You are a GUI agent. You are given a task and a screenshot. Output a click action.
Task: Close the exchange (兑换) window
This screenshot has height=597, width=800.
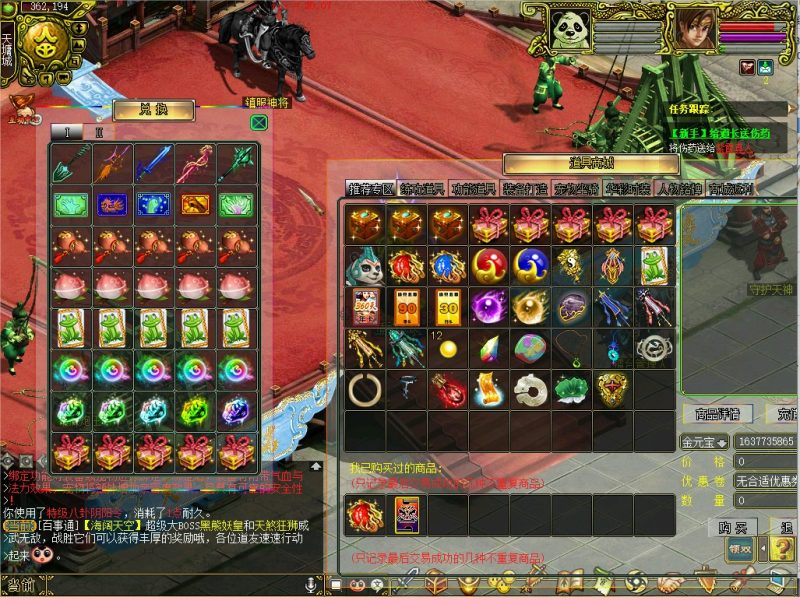(x=259, y=122)
